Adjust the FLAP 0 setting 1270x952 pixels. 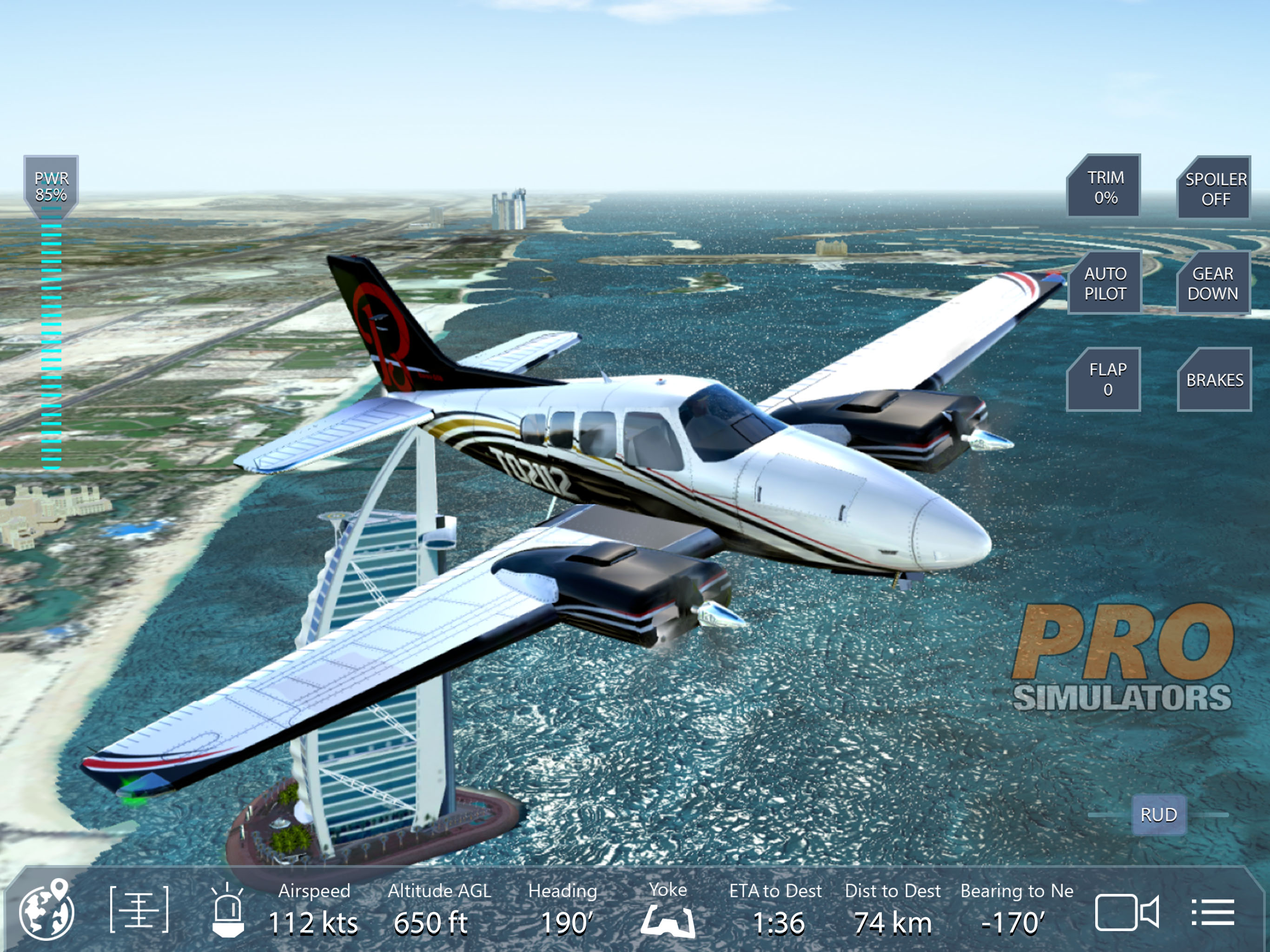(x=1104, y=379)
